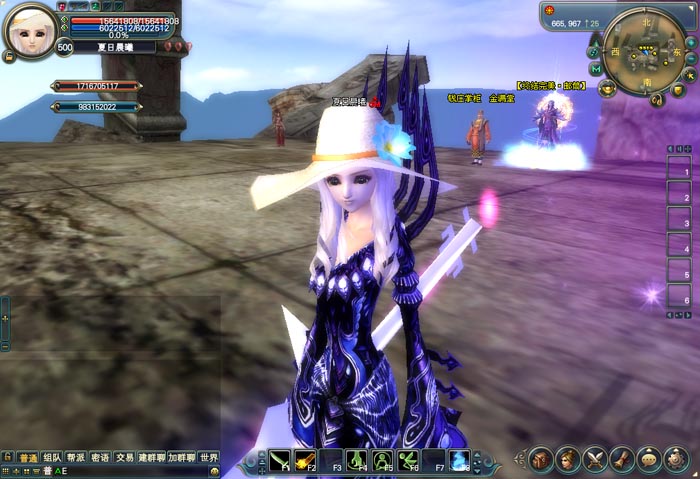Select the 帮派 guild chat tab
Image resolution: width=700 pixels, height=479 pixels.
[x=76, y=457]
